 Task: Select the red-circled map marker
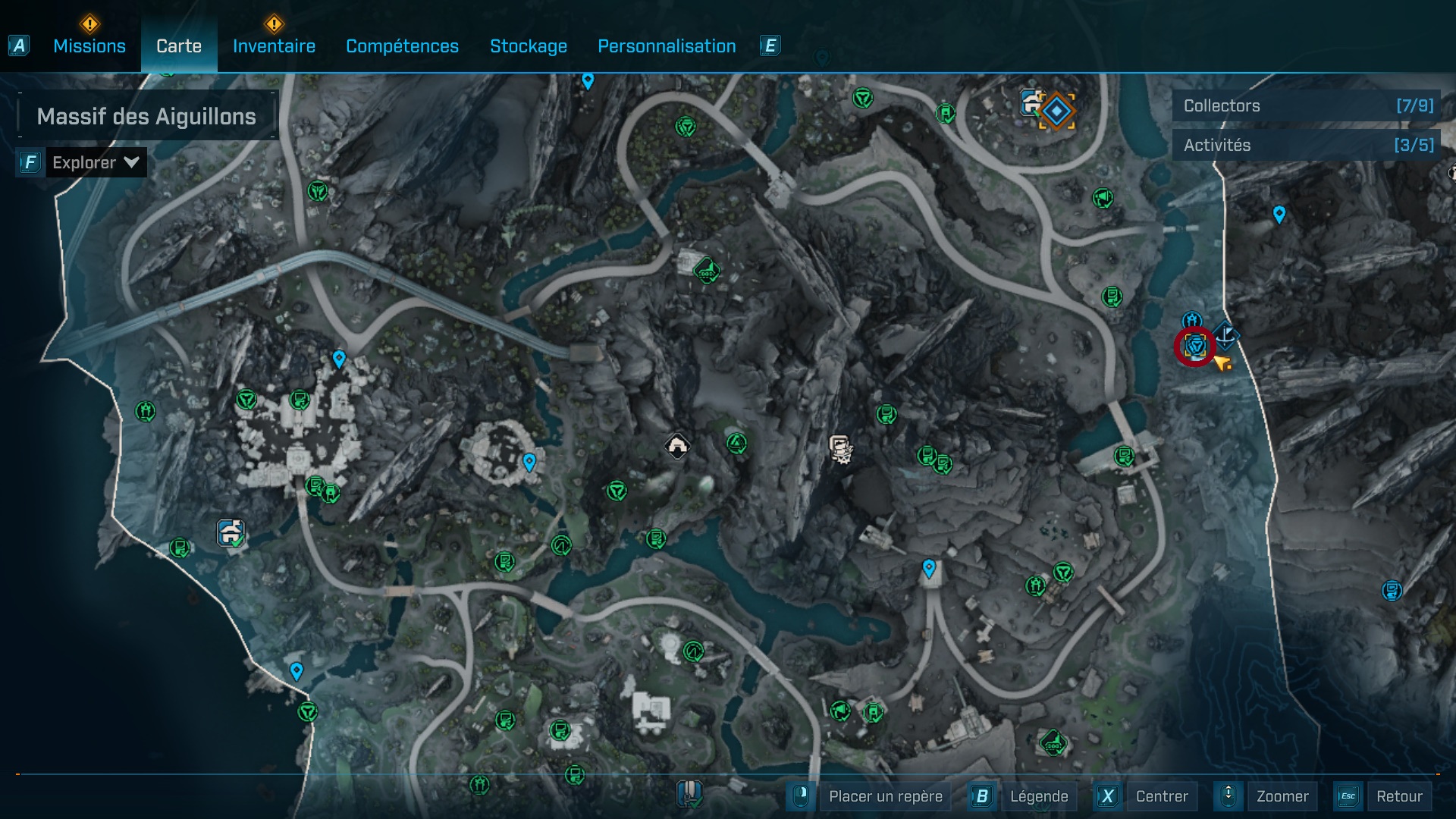1195,347
